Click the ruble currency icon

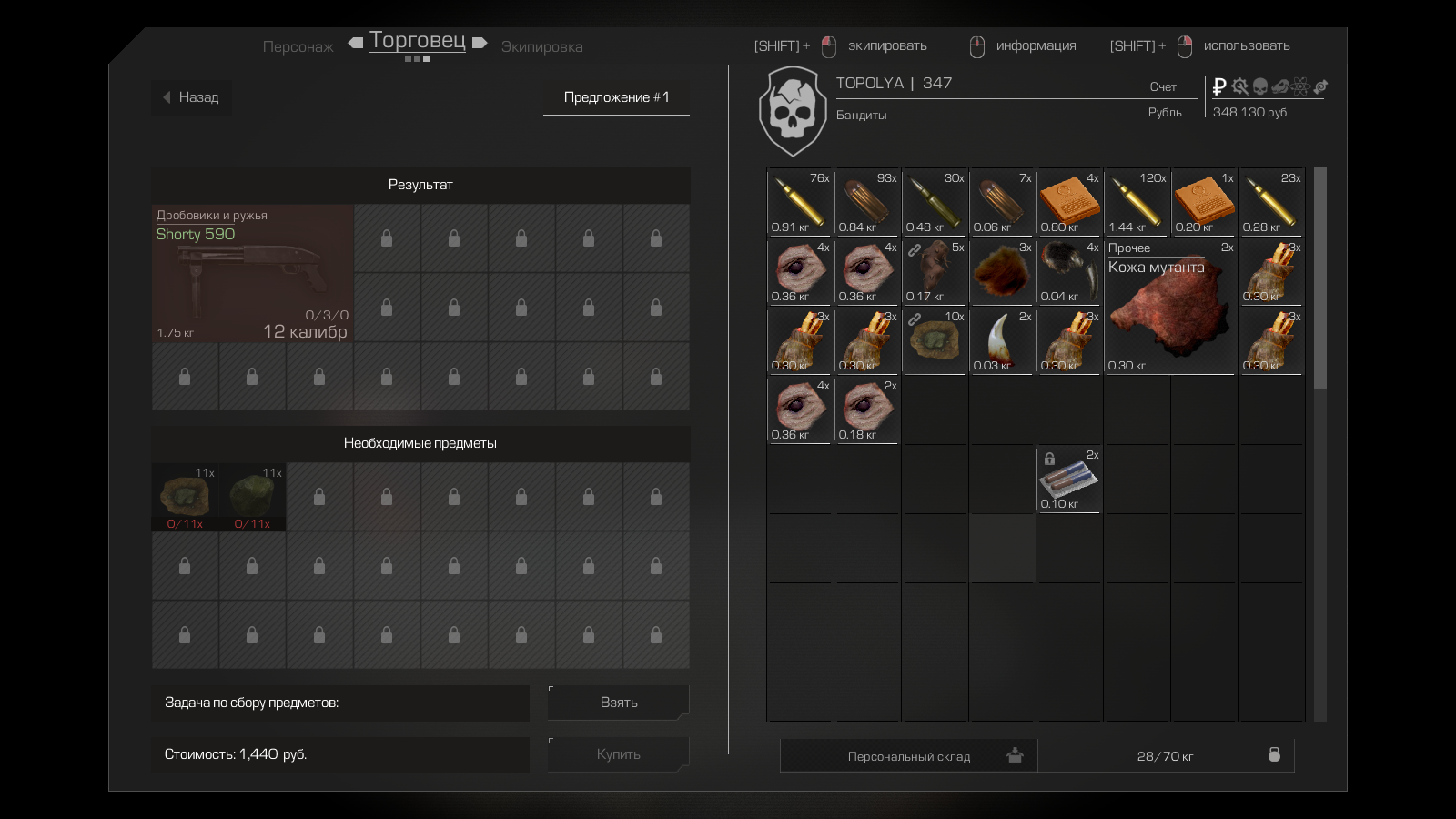click(1219, 86)
